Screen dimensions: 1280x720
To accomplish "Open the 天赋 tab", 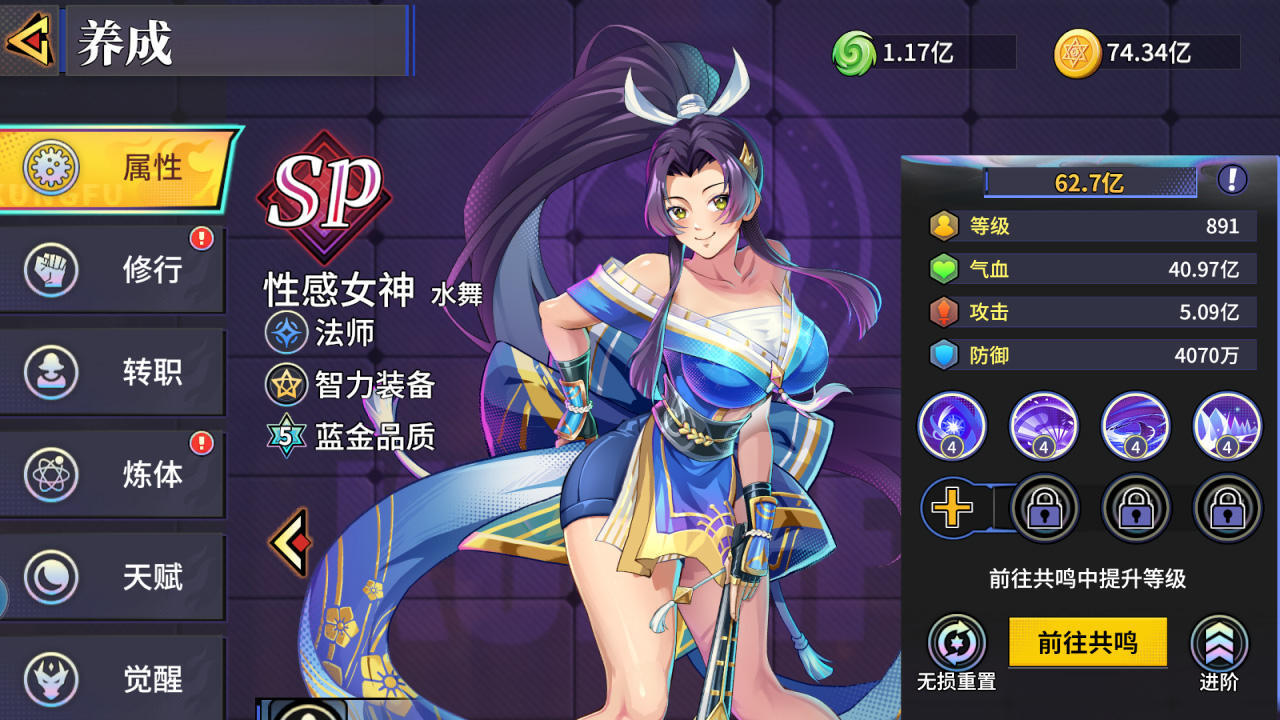I will (112, 577).
